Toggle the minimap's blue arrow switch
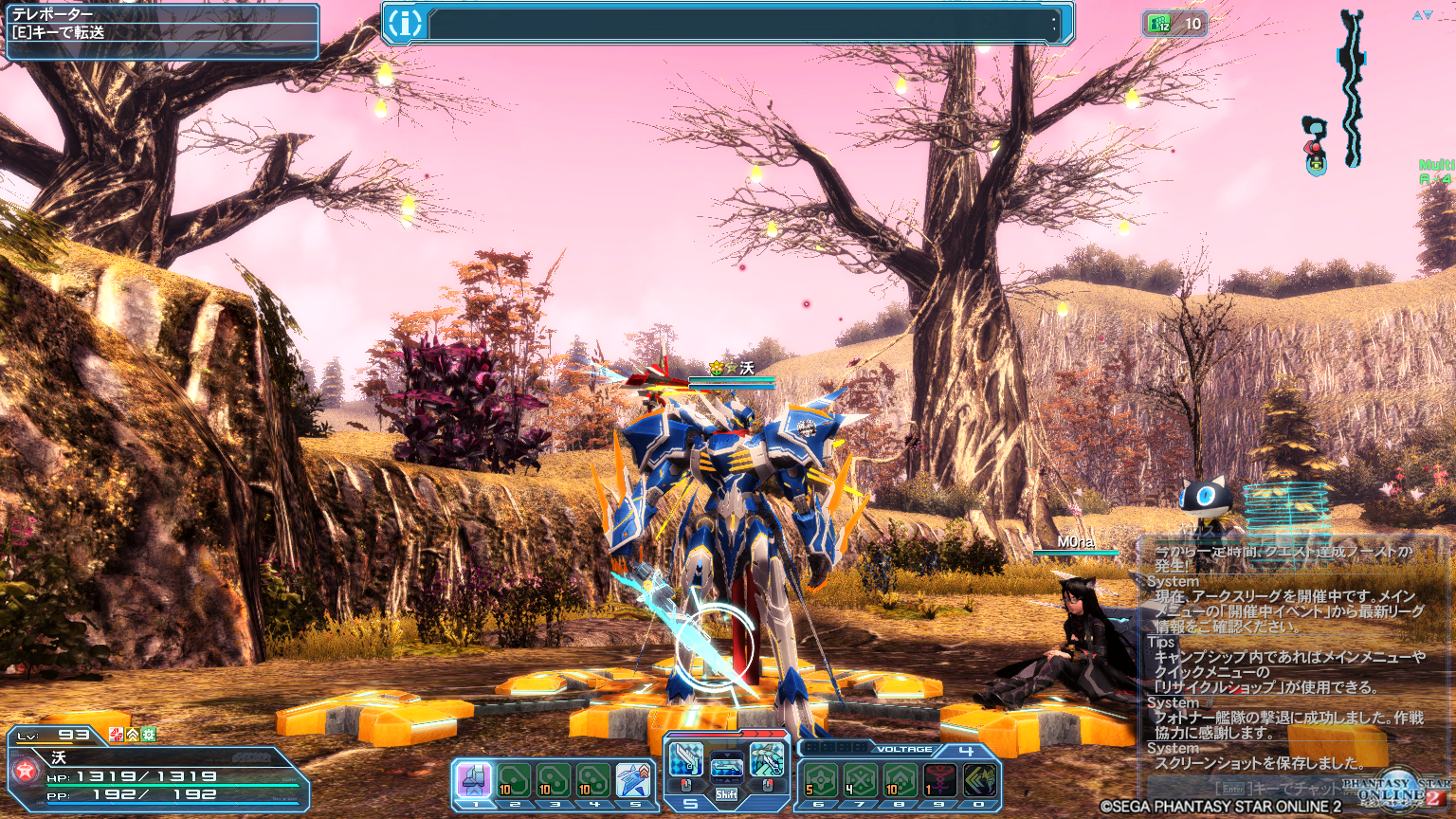Viewport: 1456px width, 819px height. tap(1422, 15)
